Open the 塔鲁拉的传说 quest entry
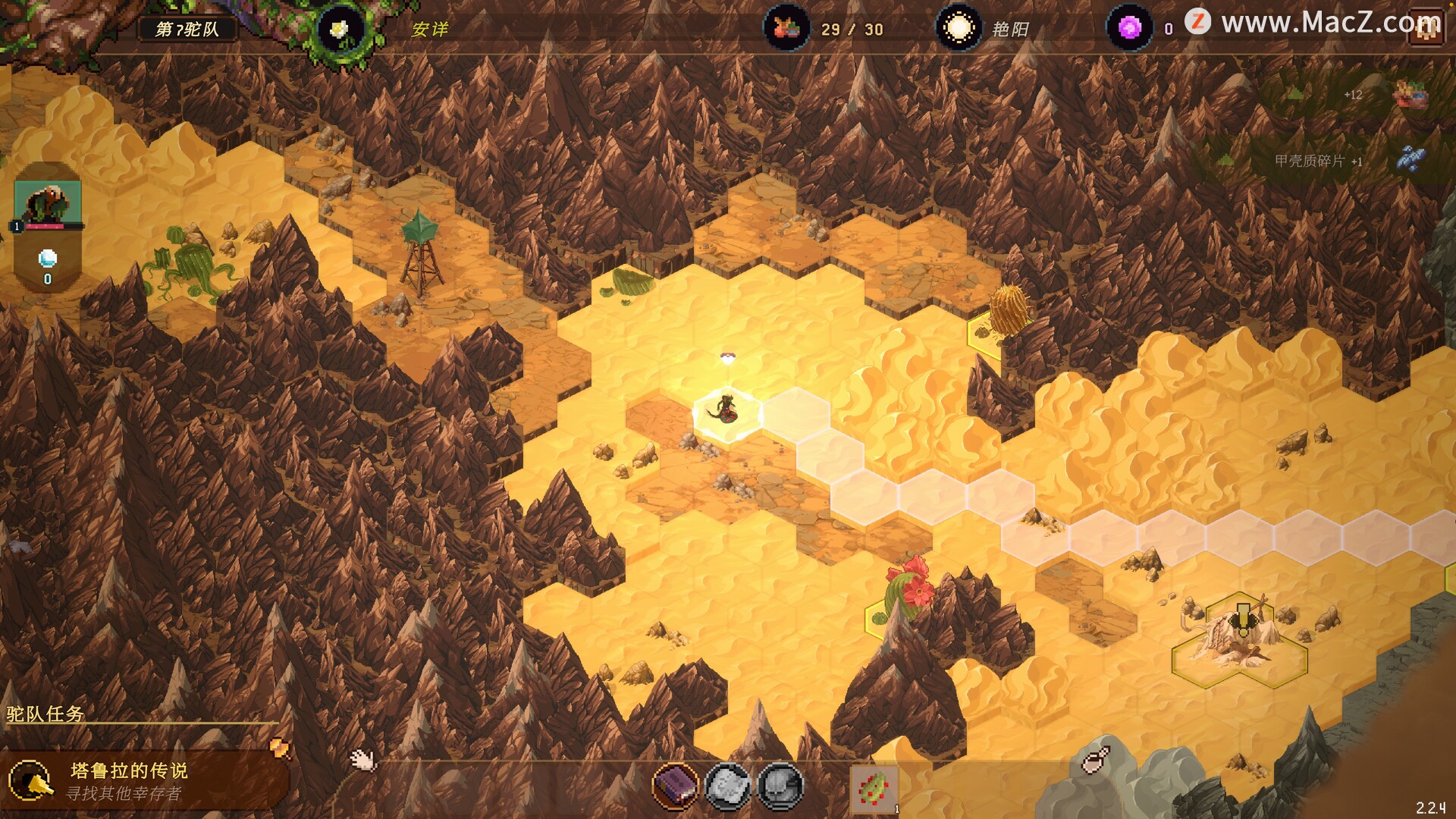Image resolution: width=1456 pixels, height=819 pixels. coord(129,781)
